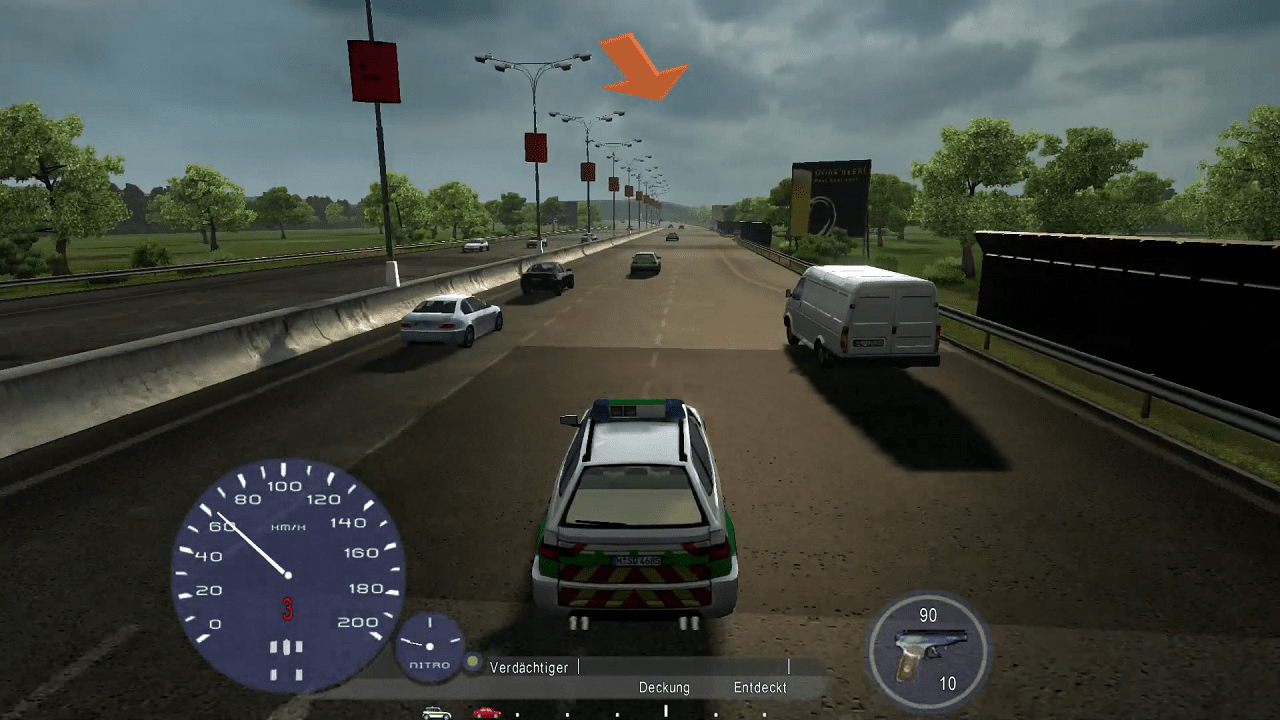
Task: Click the orange objective direction arrow
Action: 644,67
